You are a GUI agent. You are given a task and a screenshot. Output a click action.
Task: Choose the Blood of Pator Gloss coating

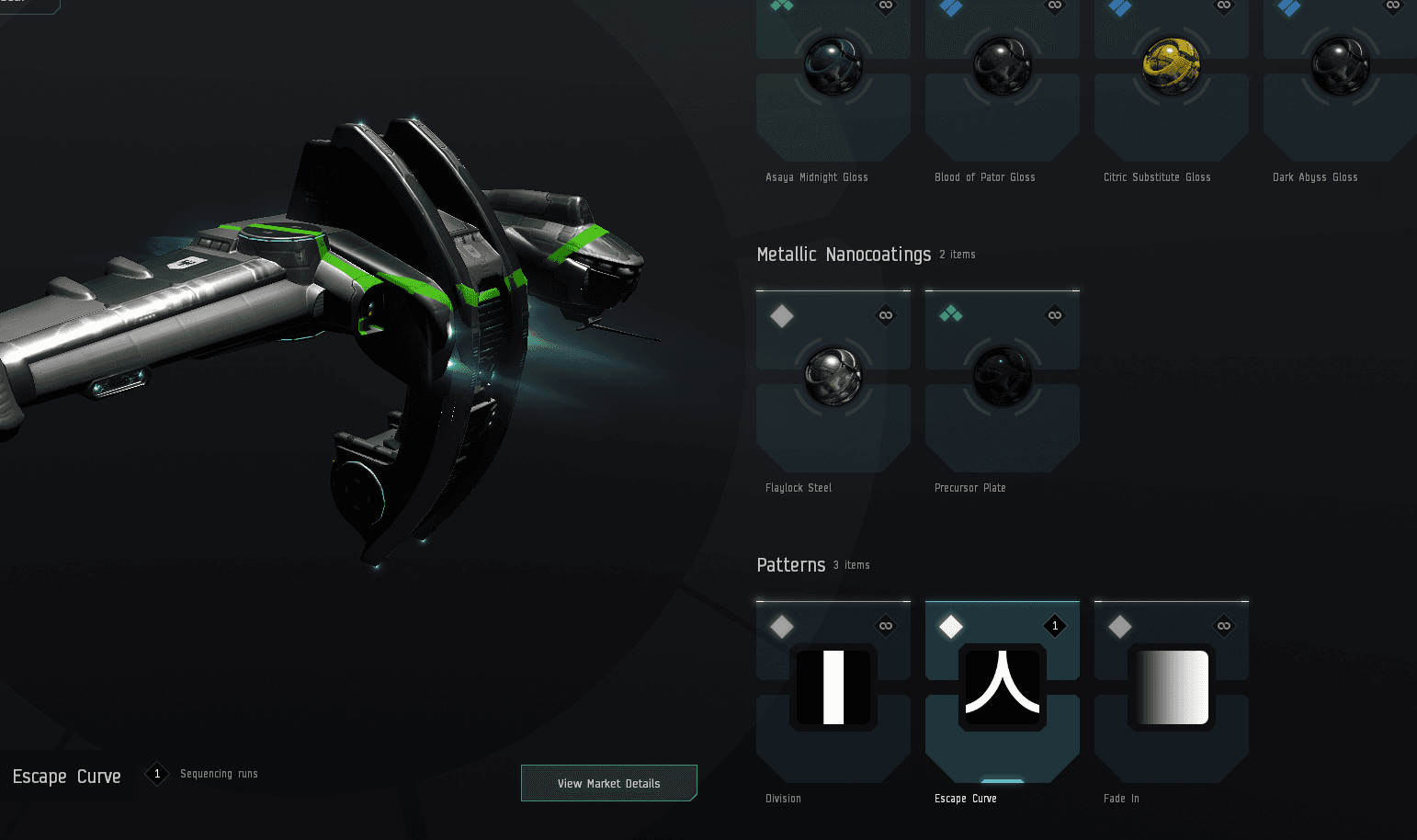(1002, 66)
